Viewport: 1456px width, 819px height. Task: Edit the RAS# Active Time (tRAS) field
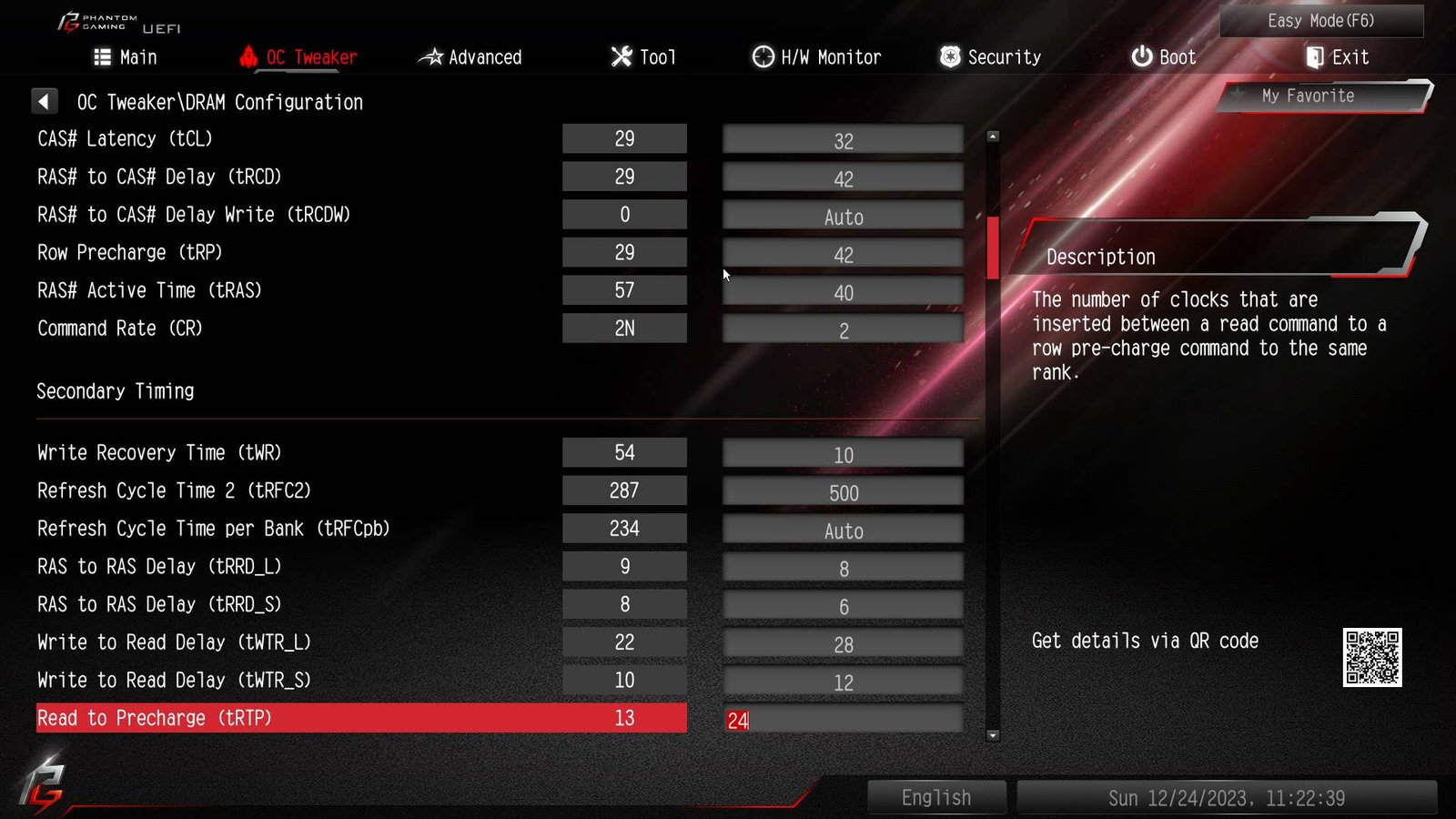pyautogui.click(x=843, y=293)
